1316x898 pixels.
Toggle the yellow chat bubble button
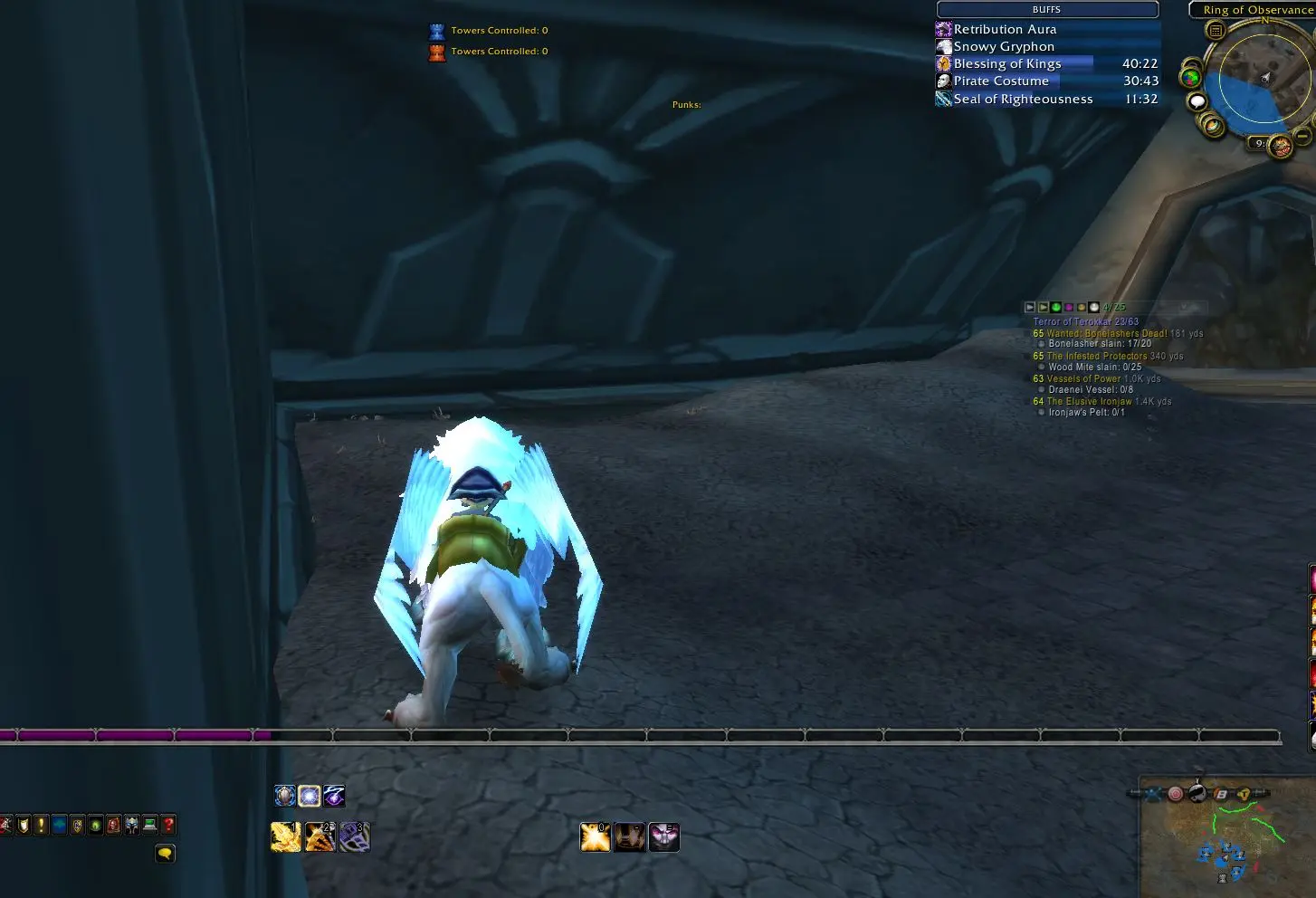coord(165,854)
